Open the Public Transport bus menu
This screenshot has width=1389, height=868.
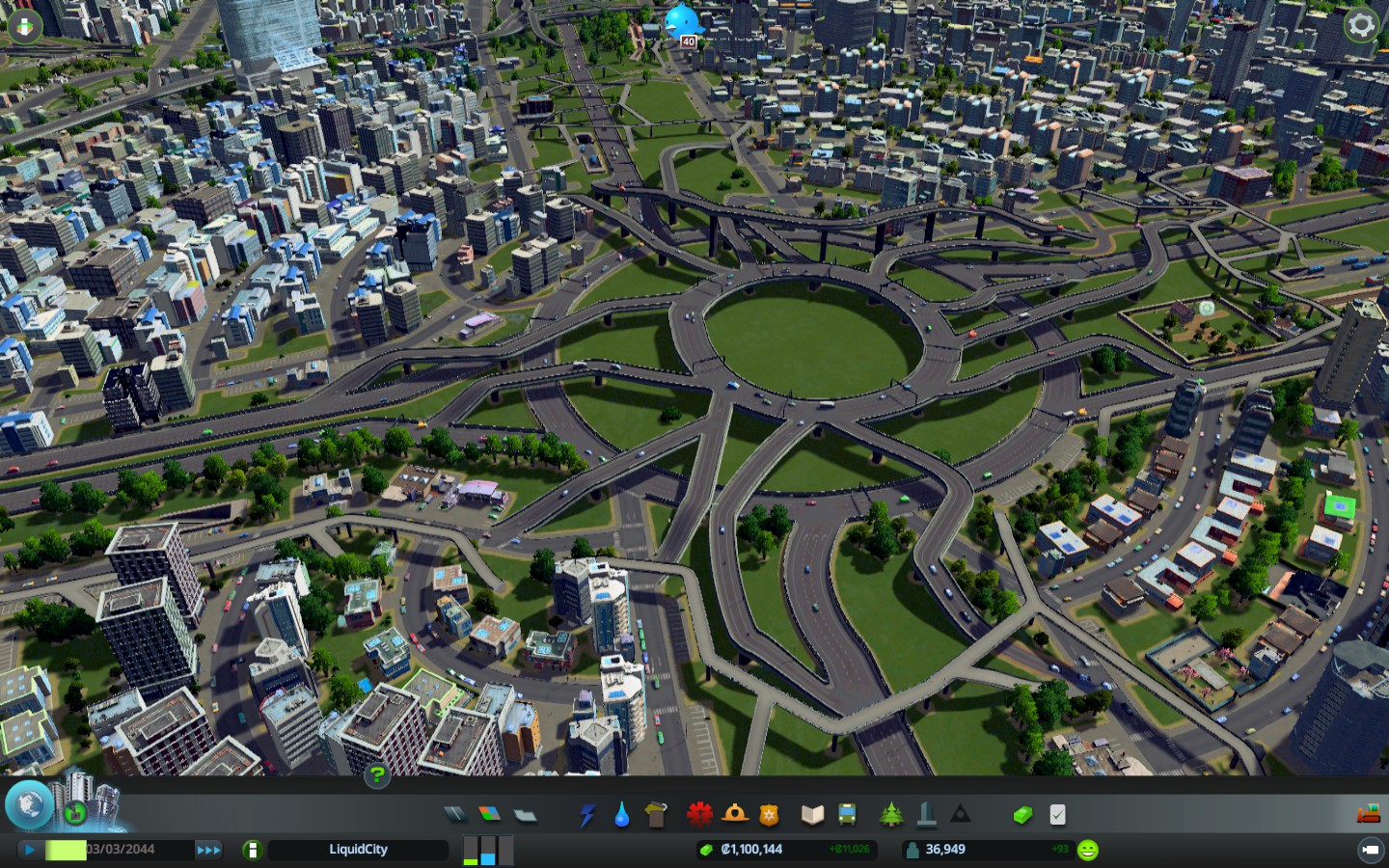click(x=847, y=815)
